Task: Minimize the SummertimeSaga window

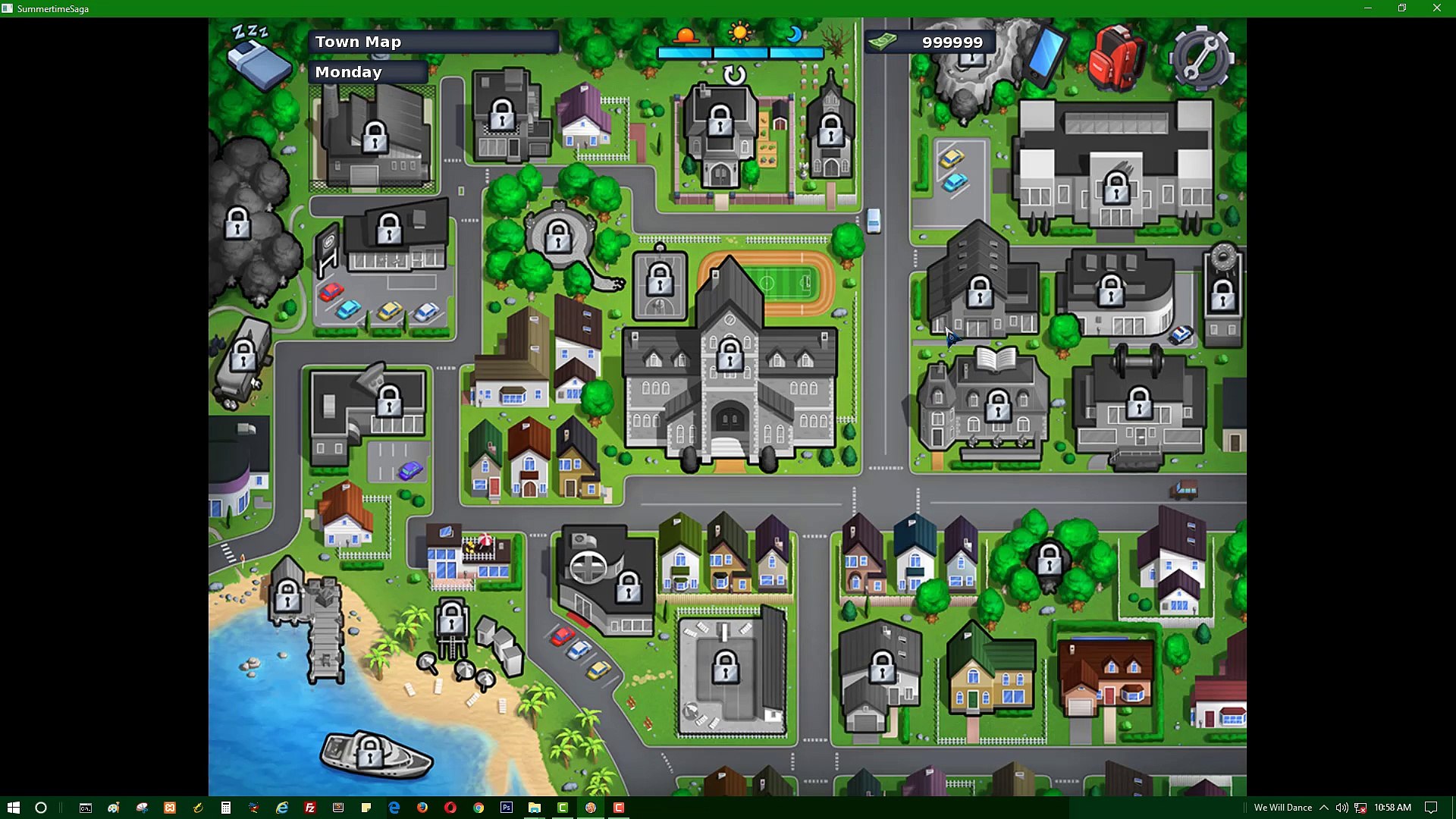Action: pos(1368,8)
